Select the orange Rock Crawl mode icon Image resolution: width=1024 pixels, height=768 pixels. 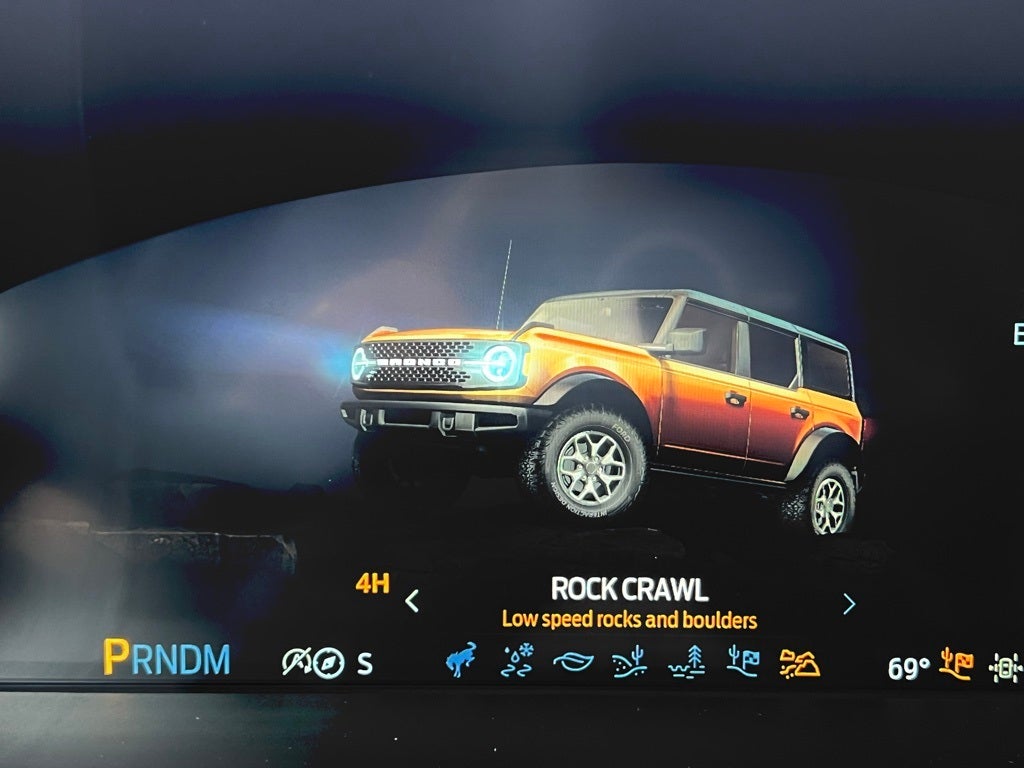tap(799, 663)
